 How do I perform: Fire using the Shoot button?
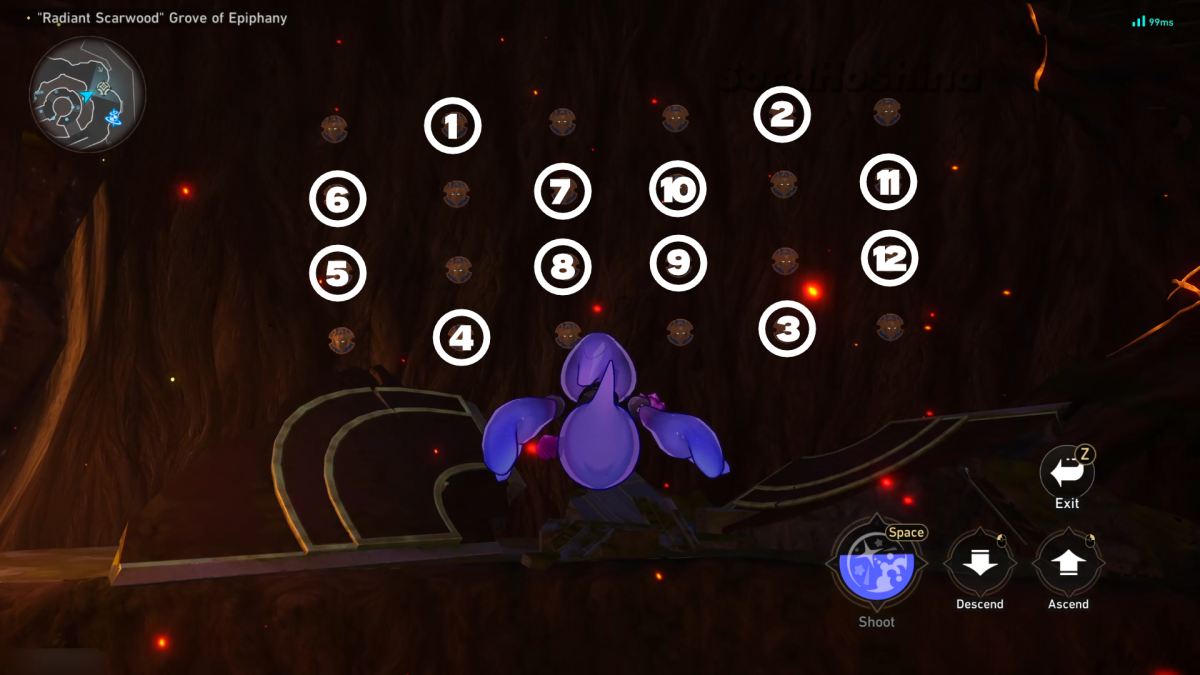pyautogui.click(x=876, y=564)
